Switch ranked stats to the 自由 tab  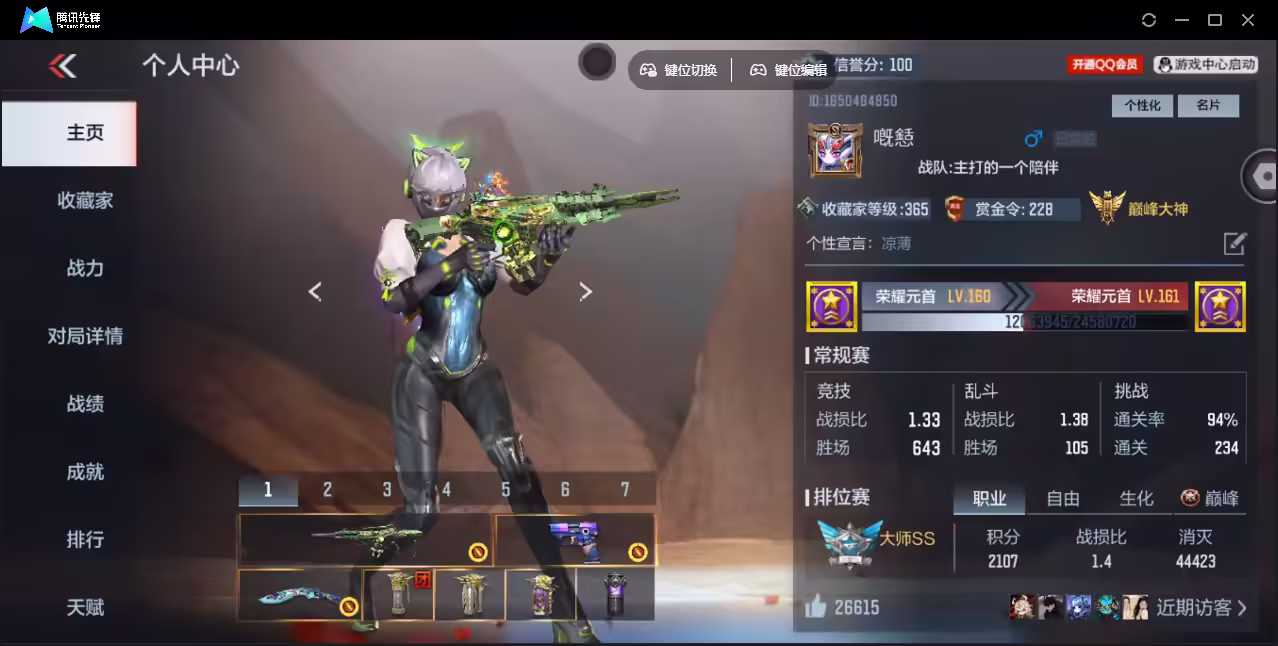1063,498
